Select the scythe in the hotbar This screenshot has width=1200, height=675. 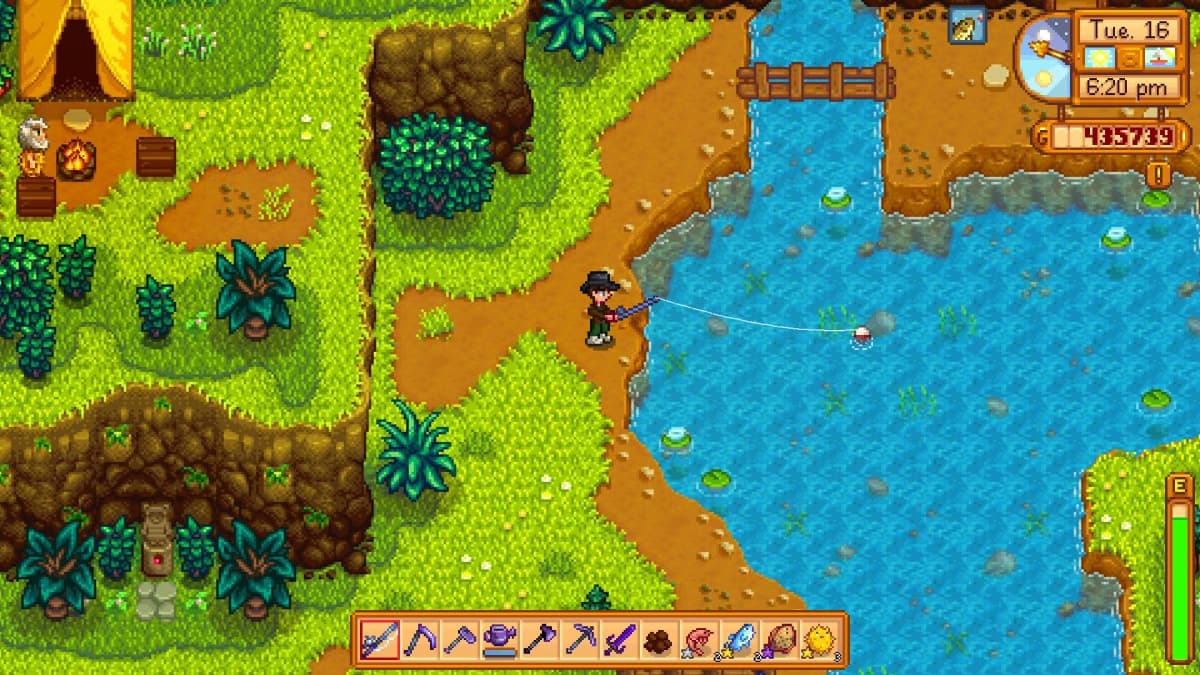[420, 640]
